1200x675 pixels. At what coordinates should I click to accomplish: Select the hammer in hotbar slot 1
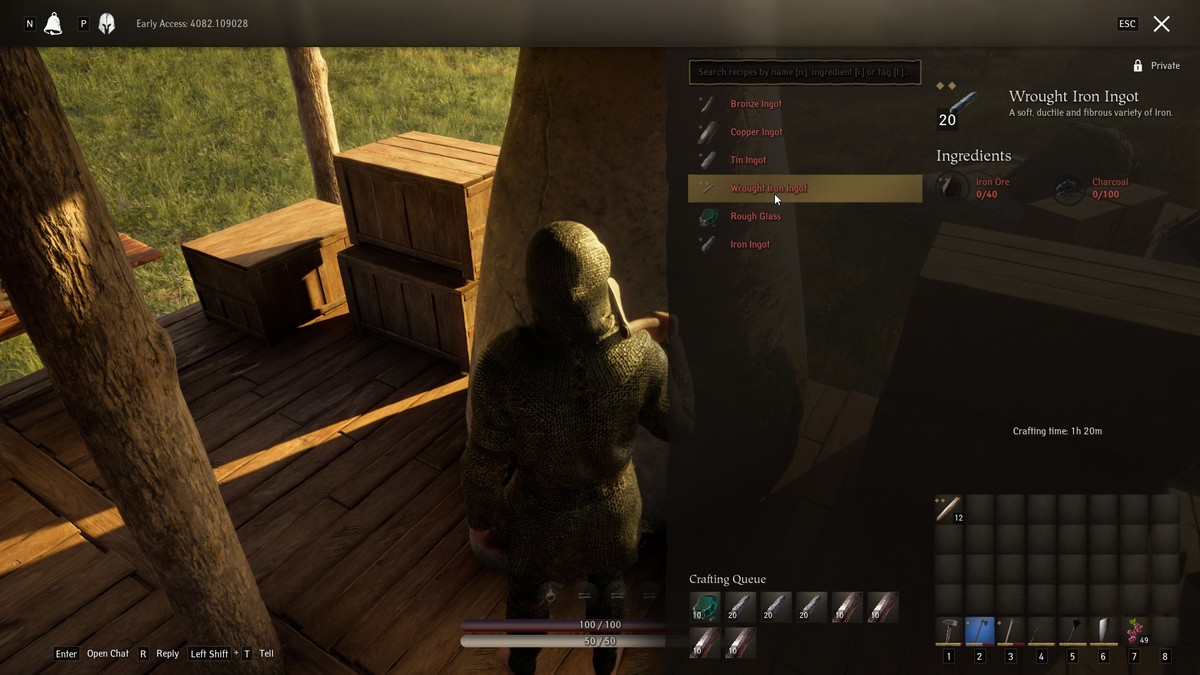tap(948, 632)
